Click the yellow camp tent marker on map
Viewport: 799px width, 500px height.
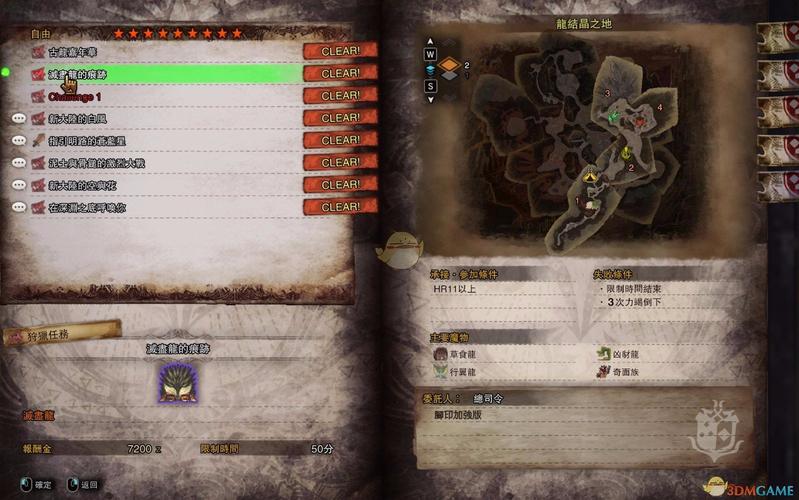pos(591,176)
